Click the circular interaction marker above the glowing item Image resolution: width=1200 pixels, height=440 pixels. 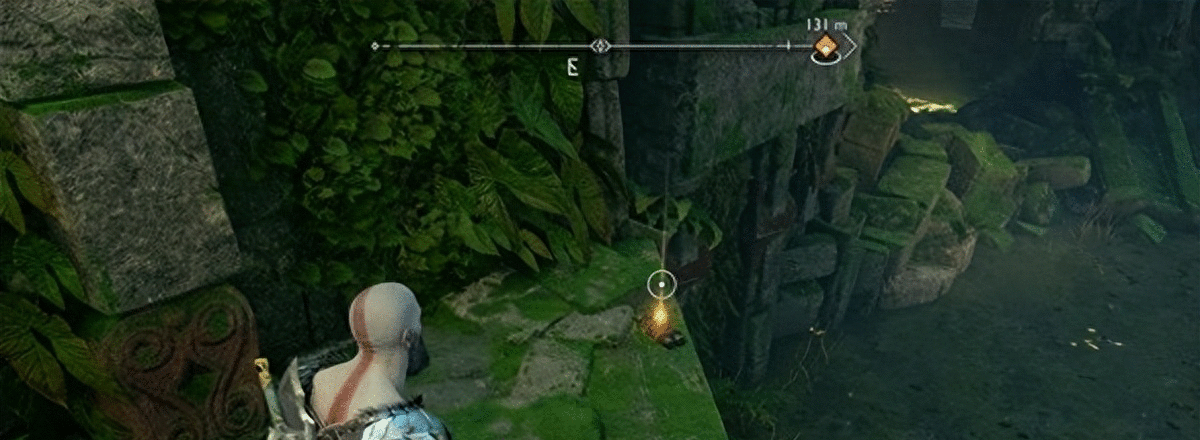point(660,285)
